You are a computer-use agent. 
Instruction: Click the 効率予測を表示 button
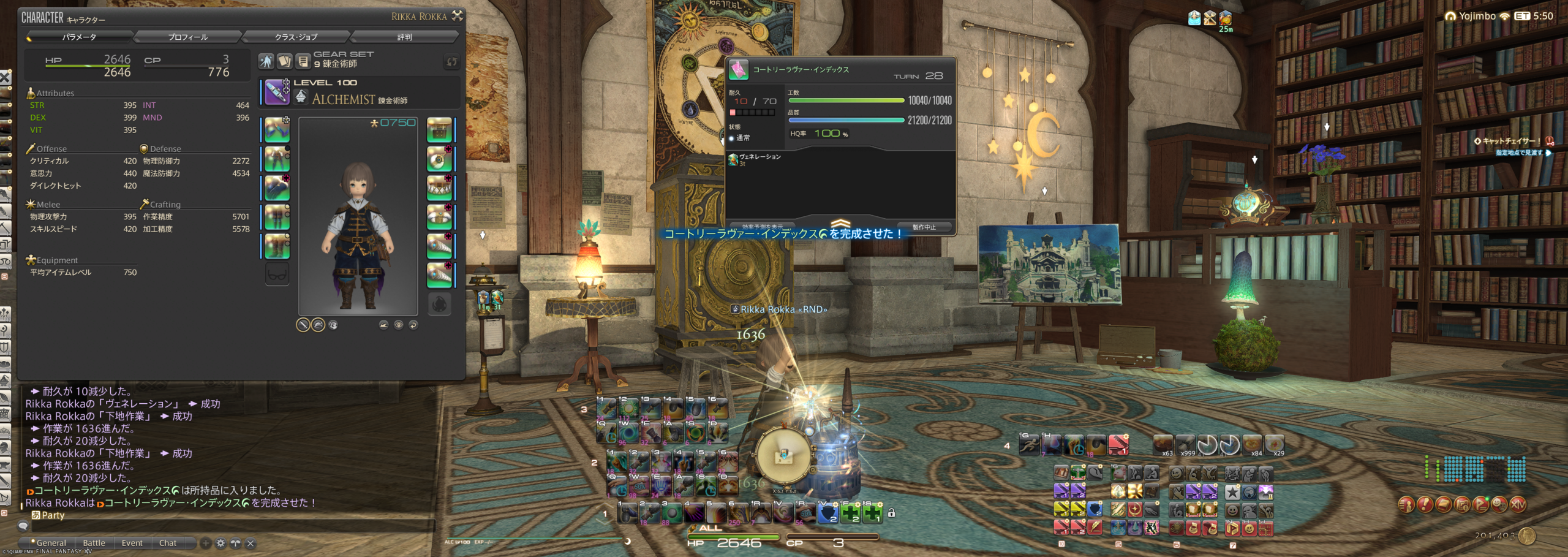[x=762, y=227]
